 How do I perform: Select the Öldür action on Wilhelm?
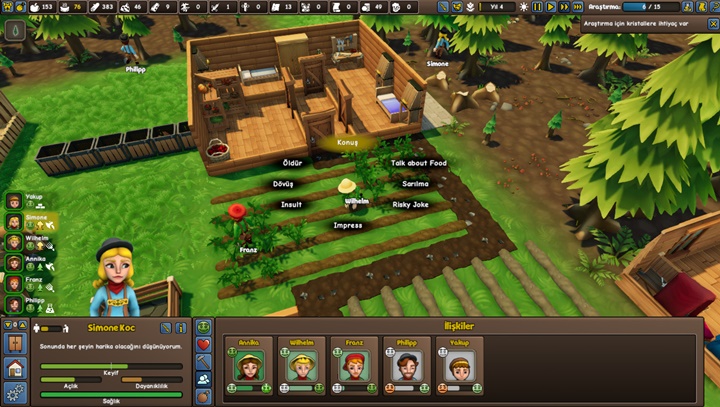[292, 162]
